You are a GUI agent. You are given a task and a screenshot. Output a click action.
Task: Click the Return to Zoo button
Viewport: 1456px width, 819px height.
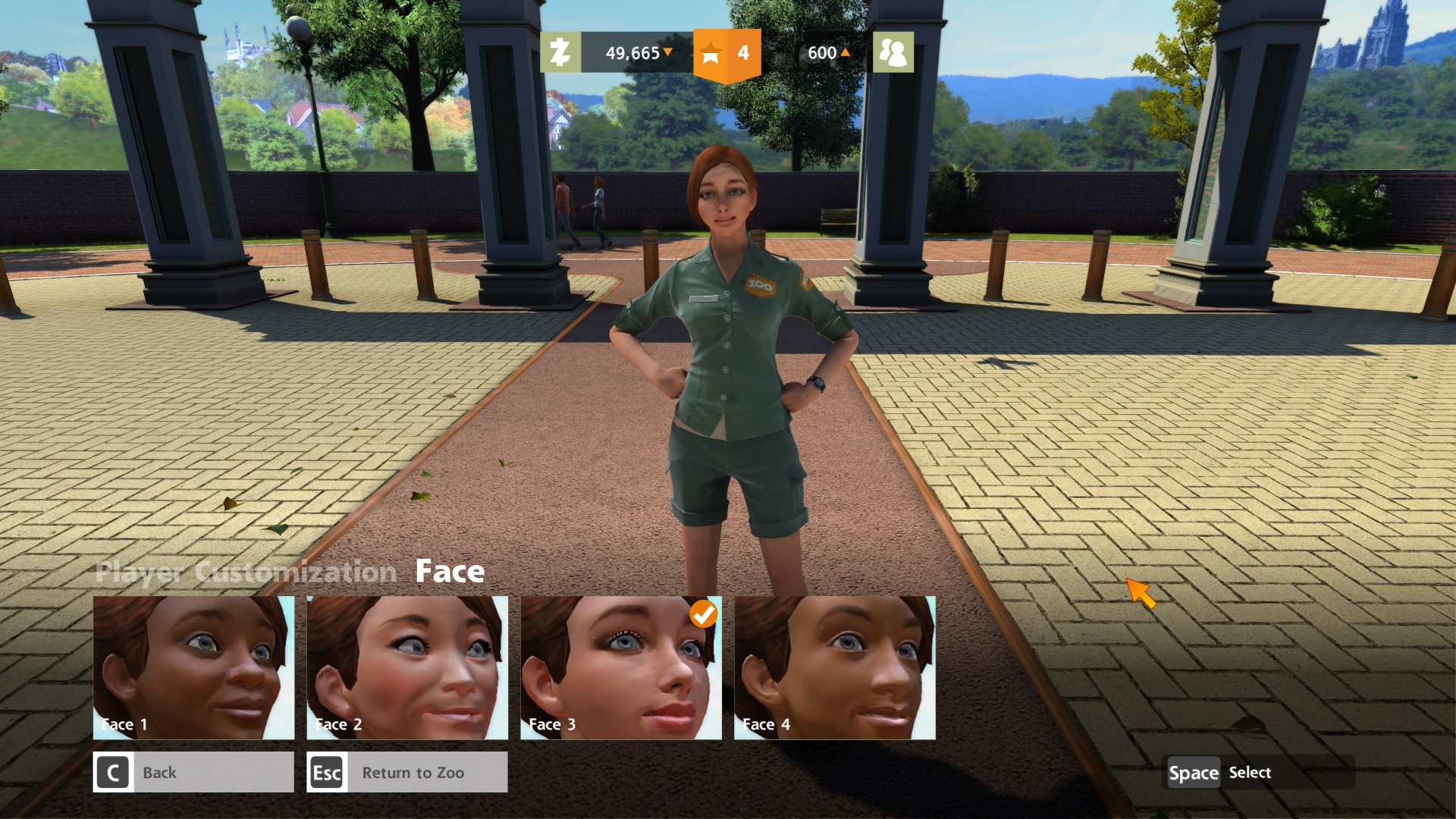tap(407, 772)
